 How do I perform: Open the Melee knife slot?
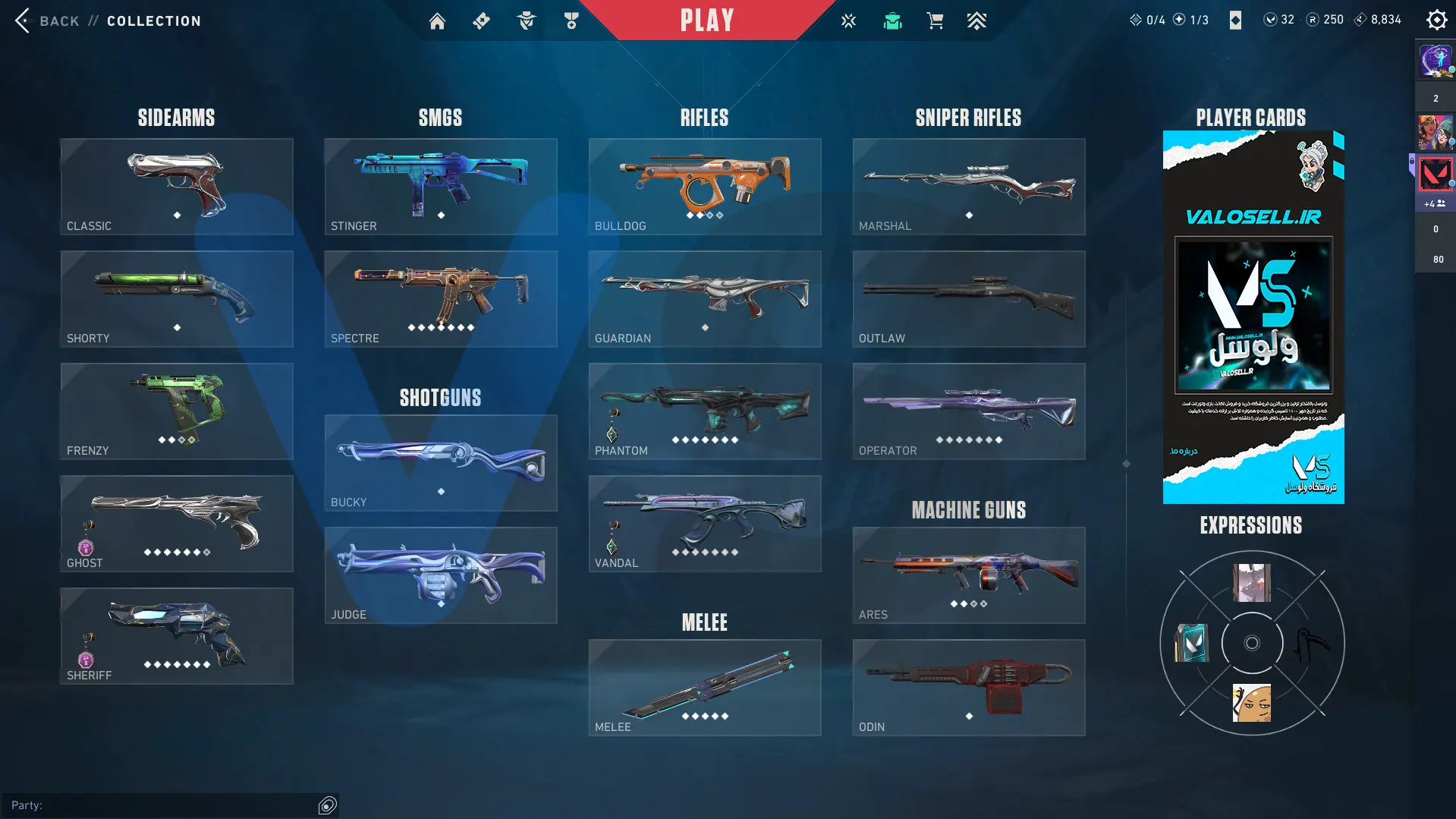[x=705, y=688]
